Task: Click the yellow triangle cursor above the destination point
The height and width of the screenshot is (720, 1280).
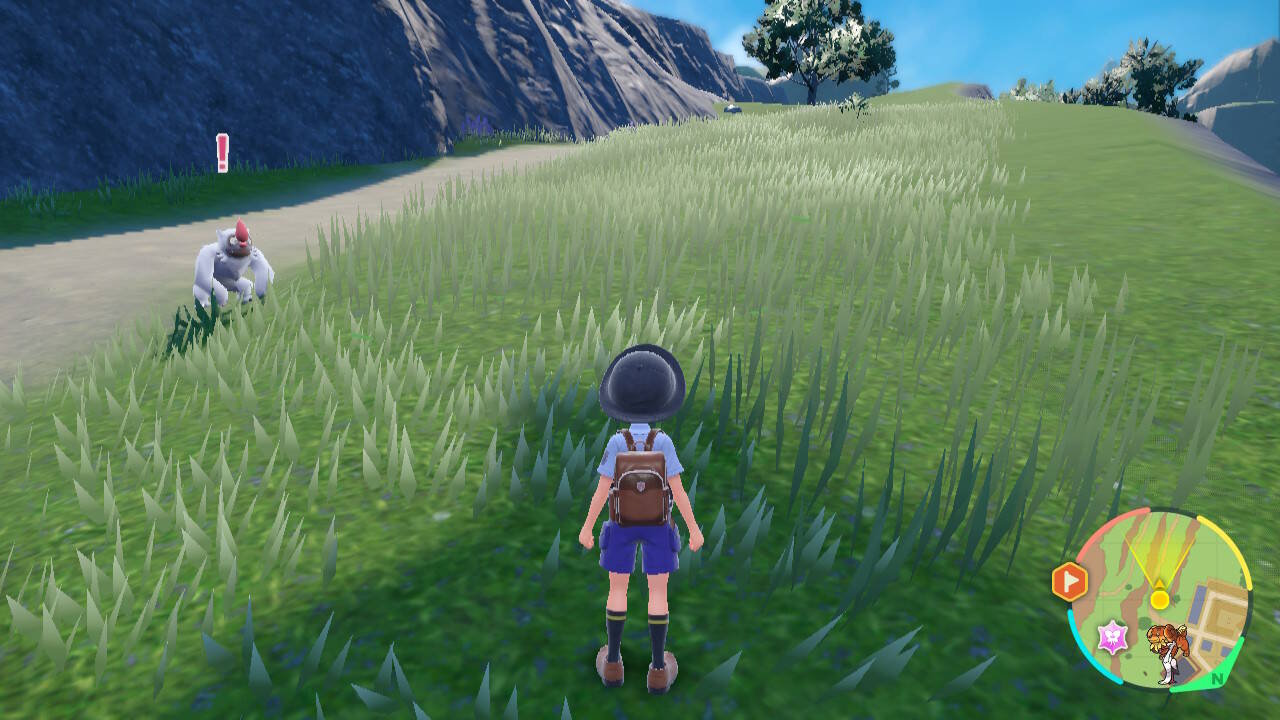Action: coord(1159,584)
